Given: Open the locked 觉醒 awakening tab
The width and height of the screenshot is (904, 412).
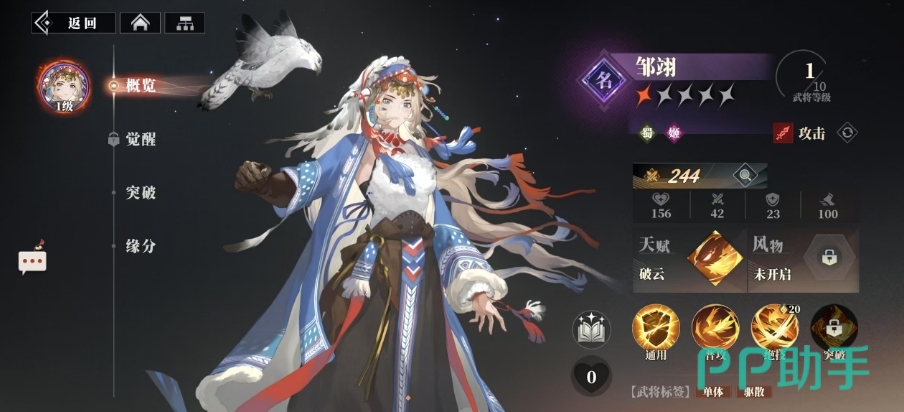Looking at the screenshot, I should pos(140,139).
